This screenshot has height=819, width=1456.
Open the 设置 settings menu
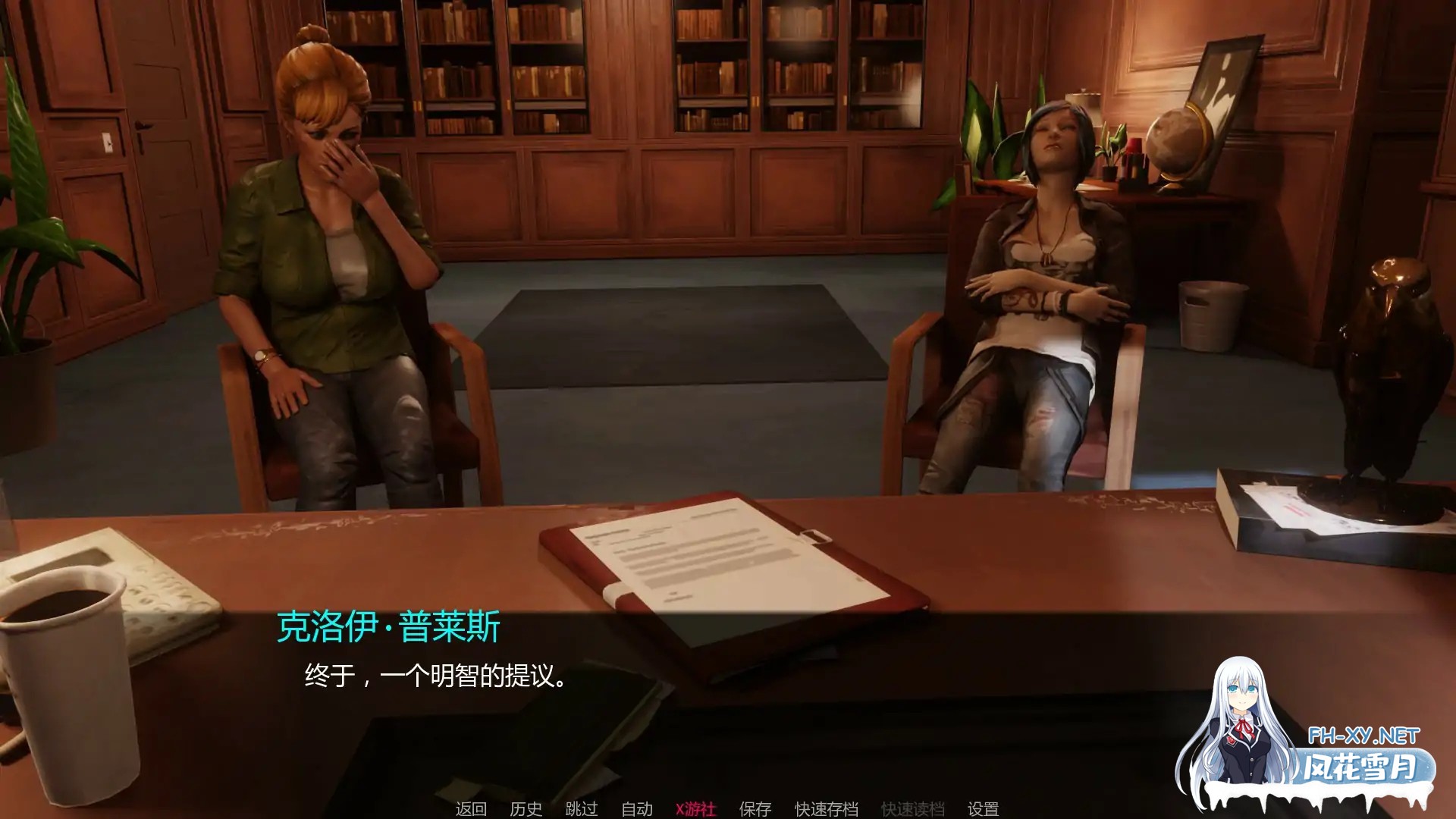(x=981, y=808)
